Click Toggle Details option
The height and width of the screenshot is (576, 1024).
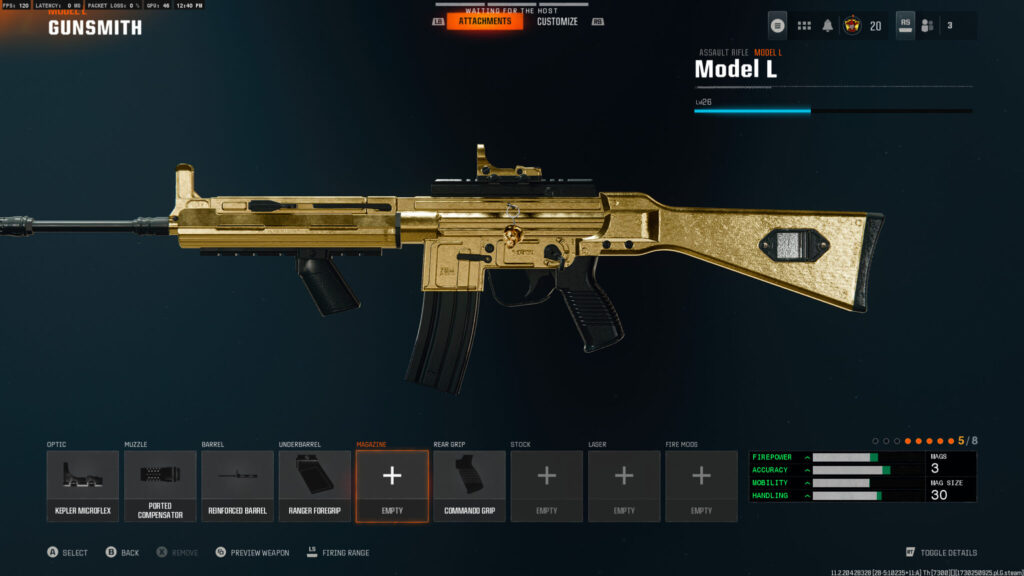click(x=948, y=552)
